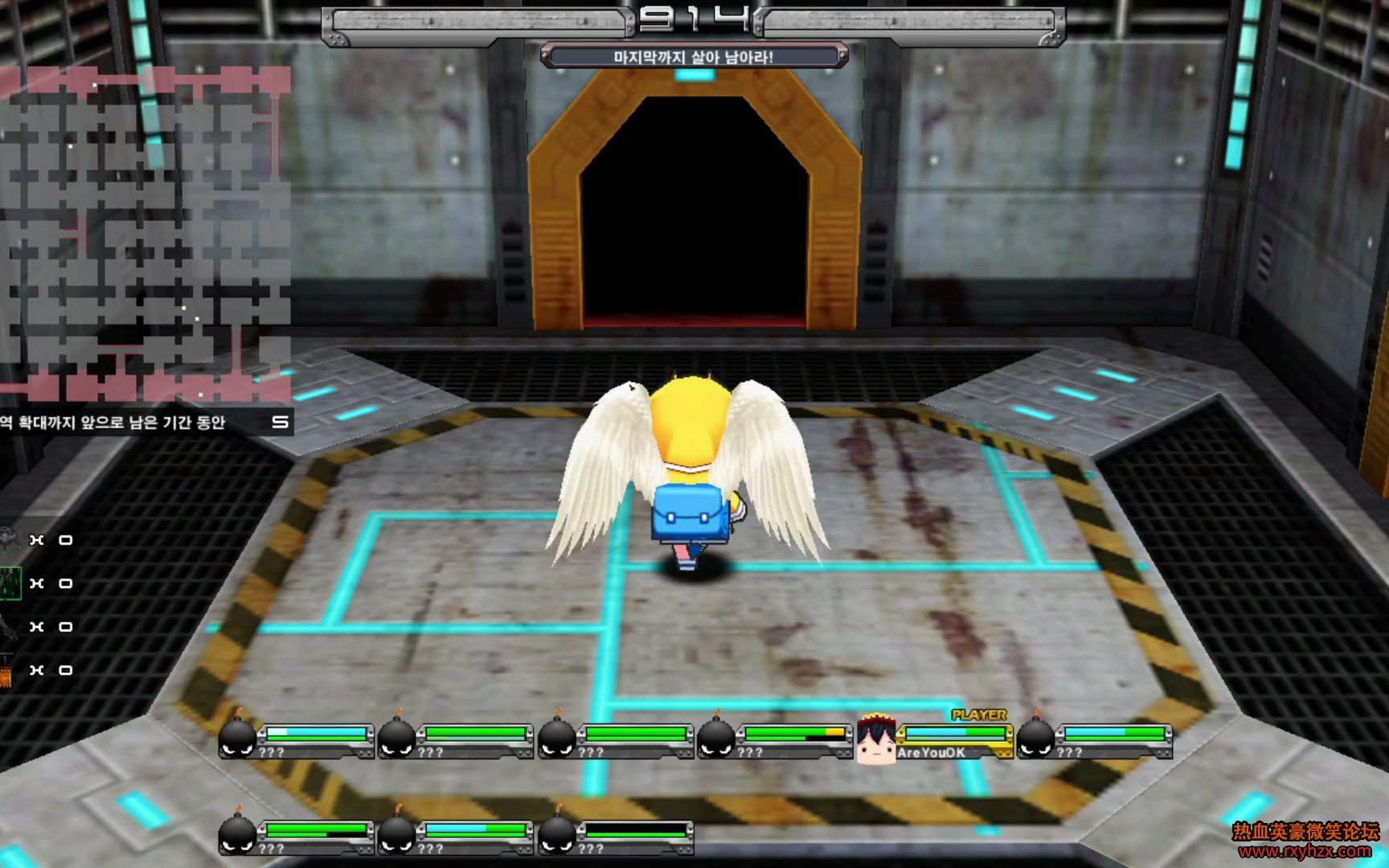This screenshot has height=868, width=1389.
Task: Select the orange item counter icon
Action: [6, 671]
